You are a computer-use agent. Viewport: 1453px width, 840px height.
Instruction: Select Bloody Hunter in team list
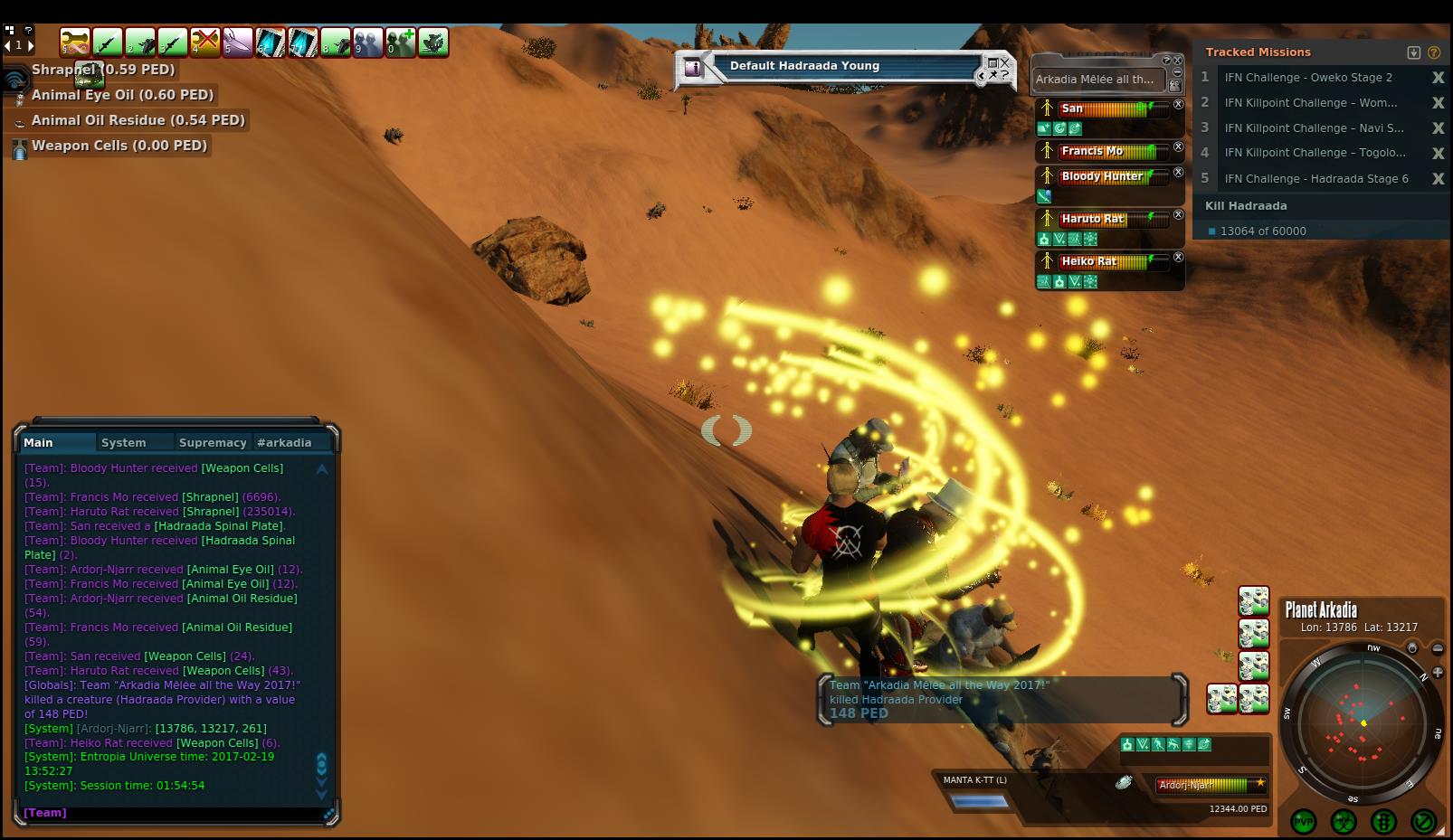[1101, 176]
